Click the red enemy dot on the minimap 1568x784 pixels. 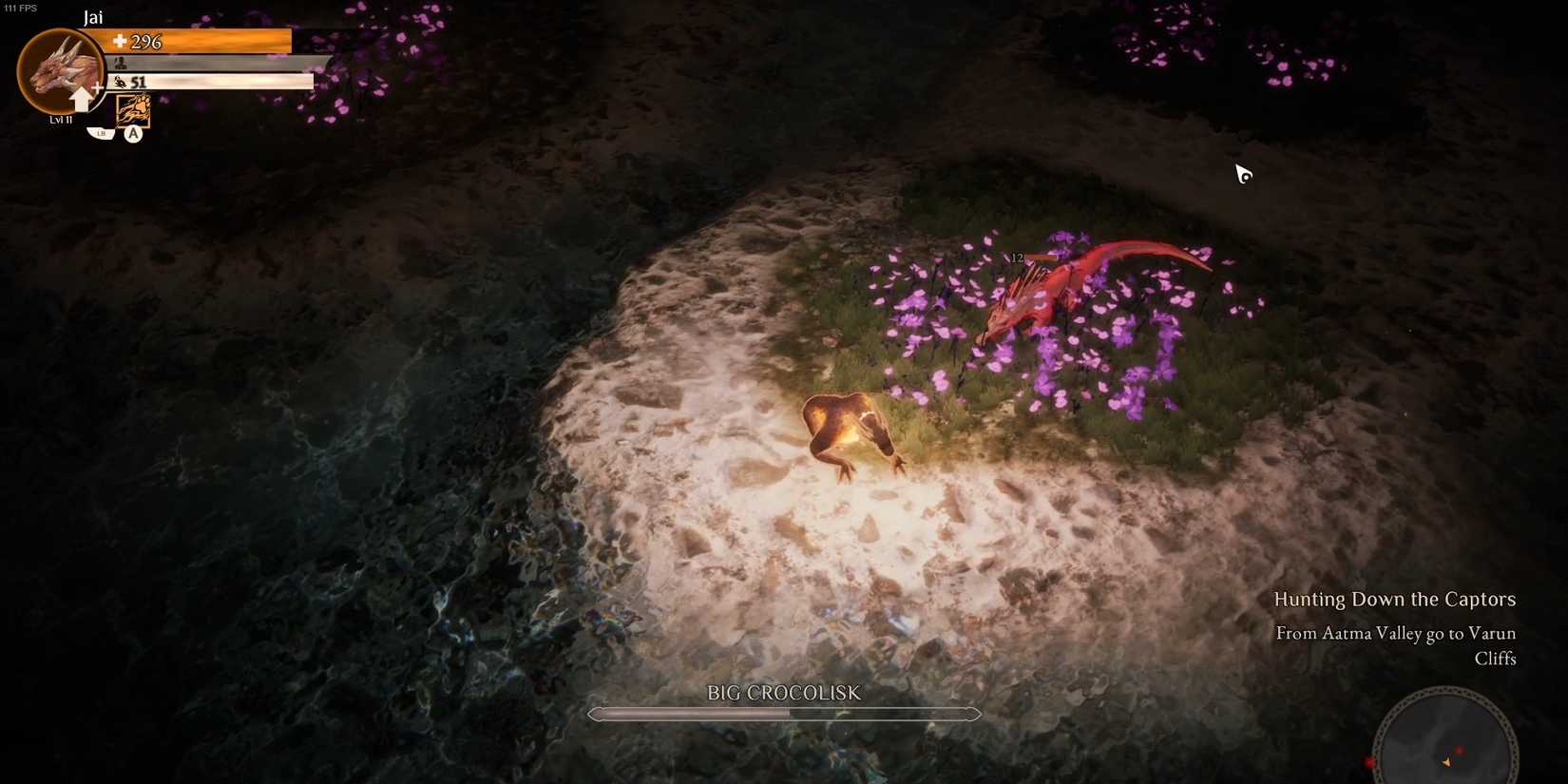click(1461, 750)
